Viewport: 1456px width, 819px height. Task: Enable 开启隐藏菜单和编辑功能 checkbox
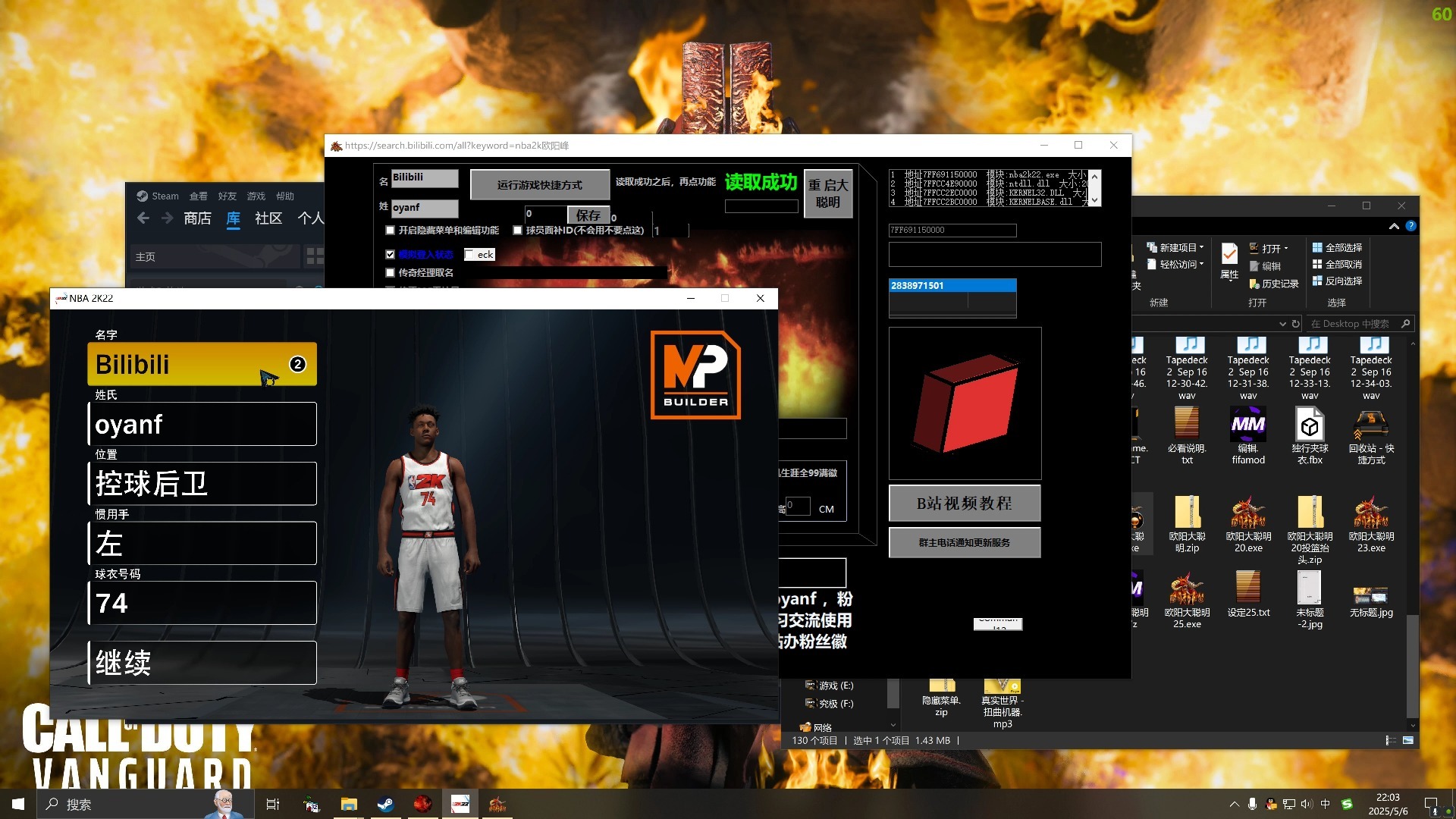391,230
